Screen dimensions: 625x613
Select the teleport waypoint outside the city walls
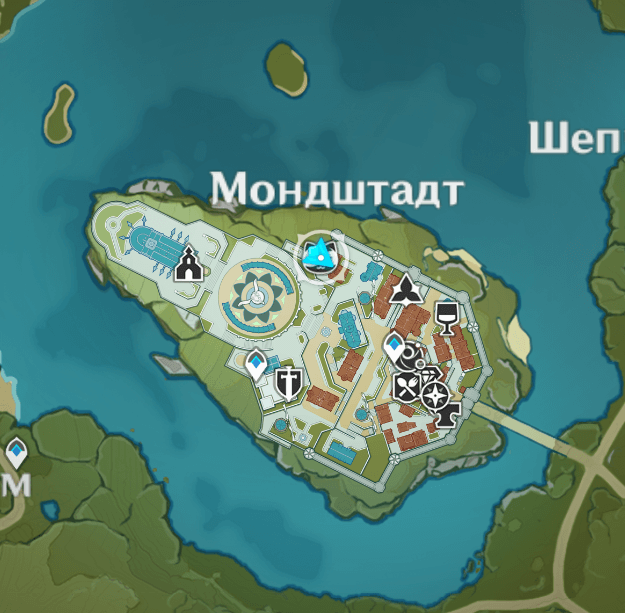click(17, 453)
